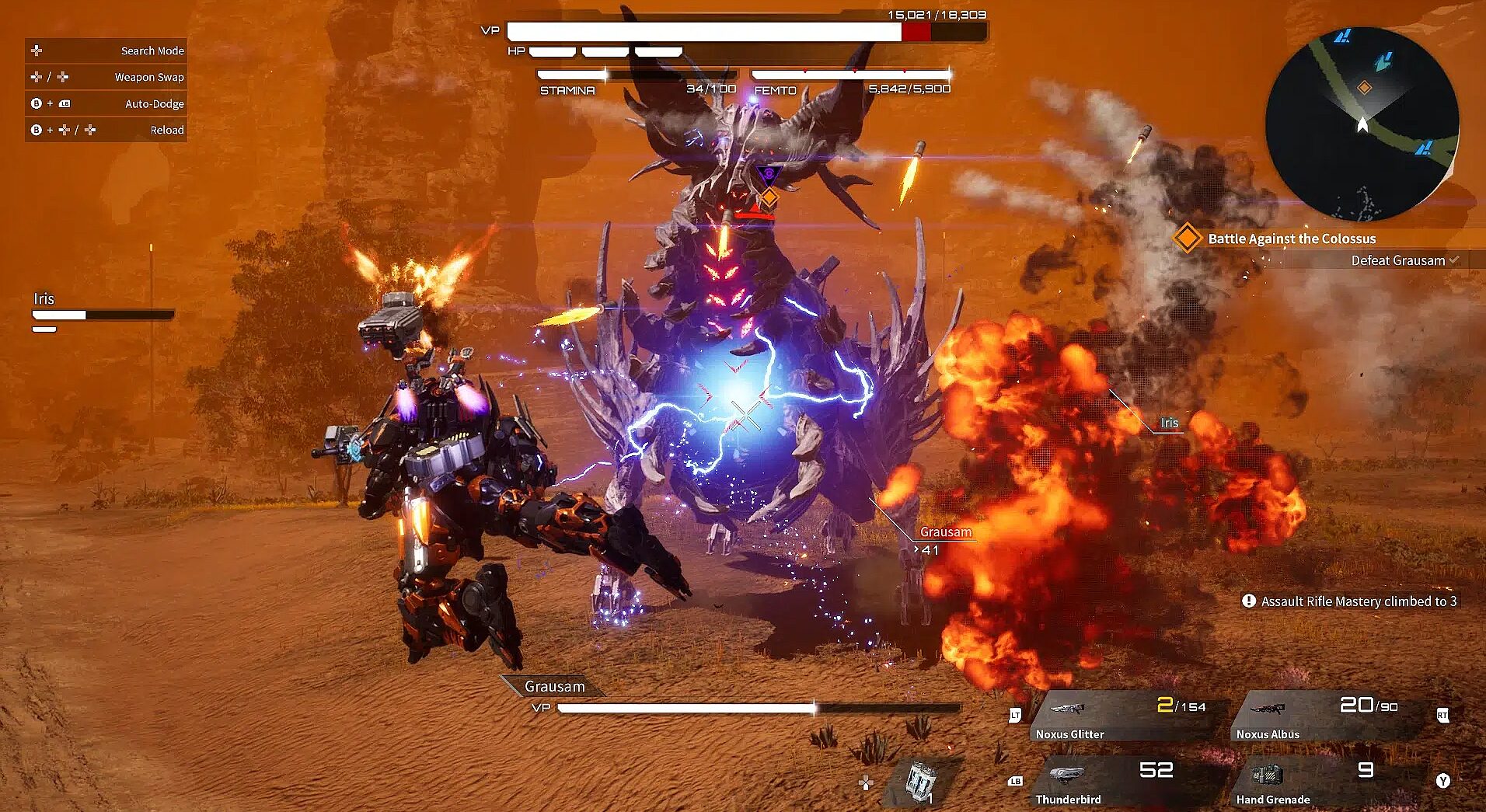1486x812 pixels.
Task: Select the repair kit item slot
Action: pos(922,781)
